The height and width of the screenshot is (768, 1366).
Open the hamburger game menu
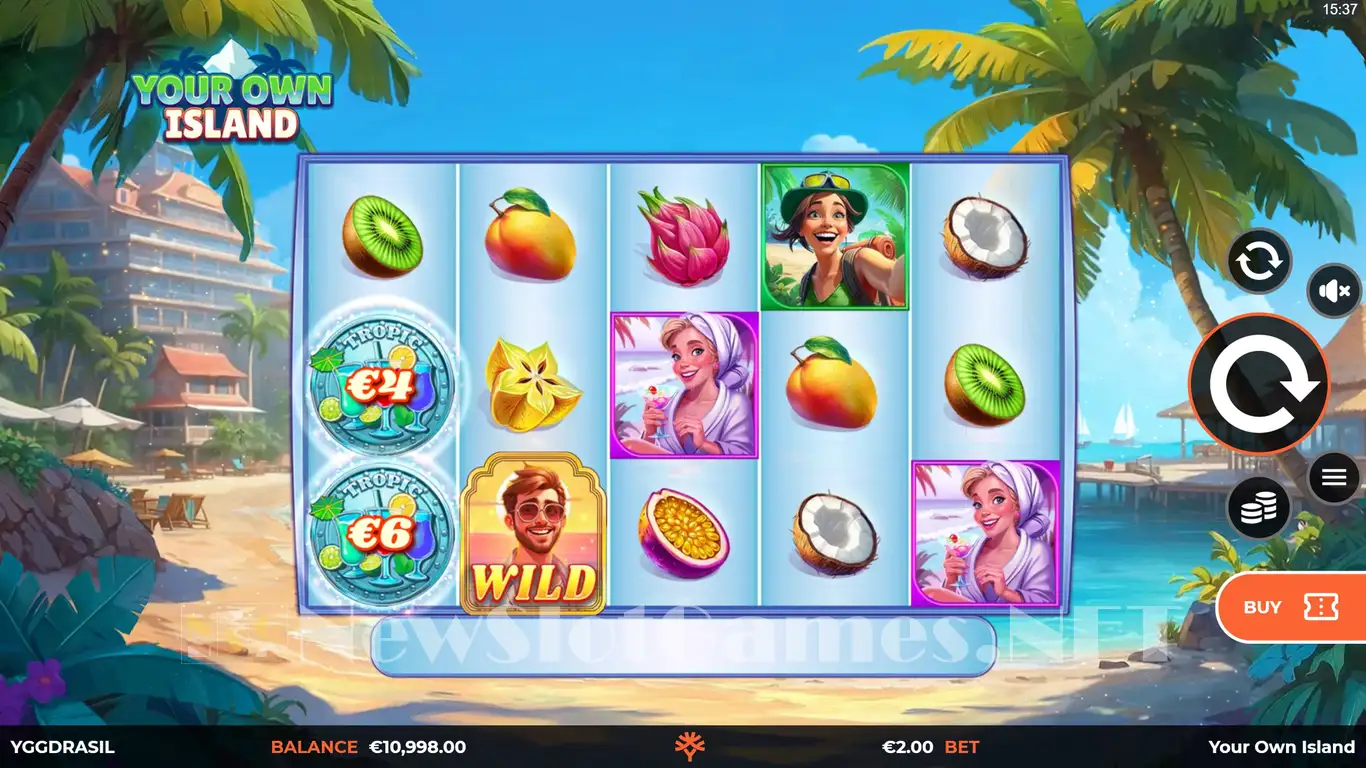(1334, 478)
